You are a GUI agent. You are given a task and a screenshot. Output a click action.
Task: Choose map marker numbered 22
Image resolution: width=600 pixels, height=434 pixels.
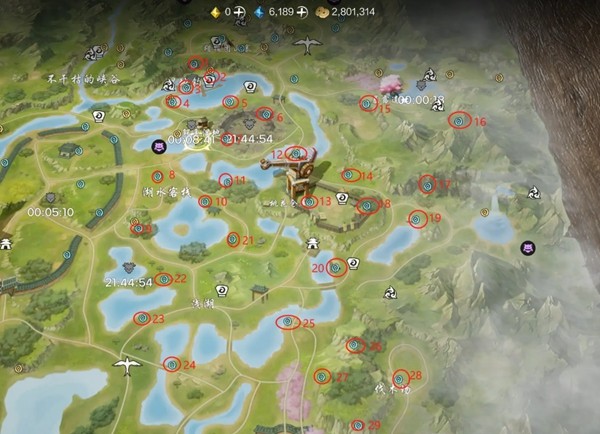(164, 278)
